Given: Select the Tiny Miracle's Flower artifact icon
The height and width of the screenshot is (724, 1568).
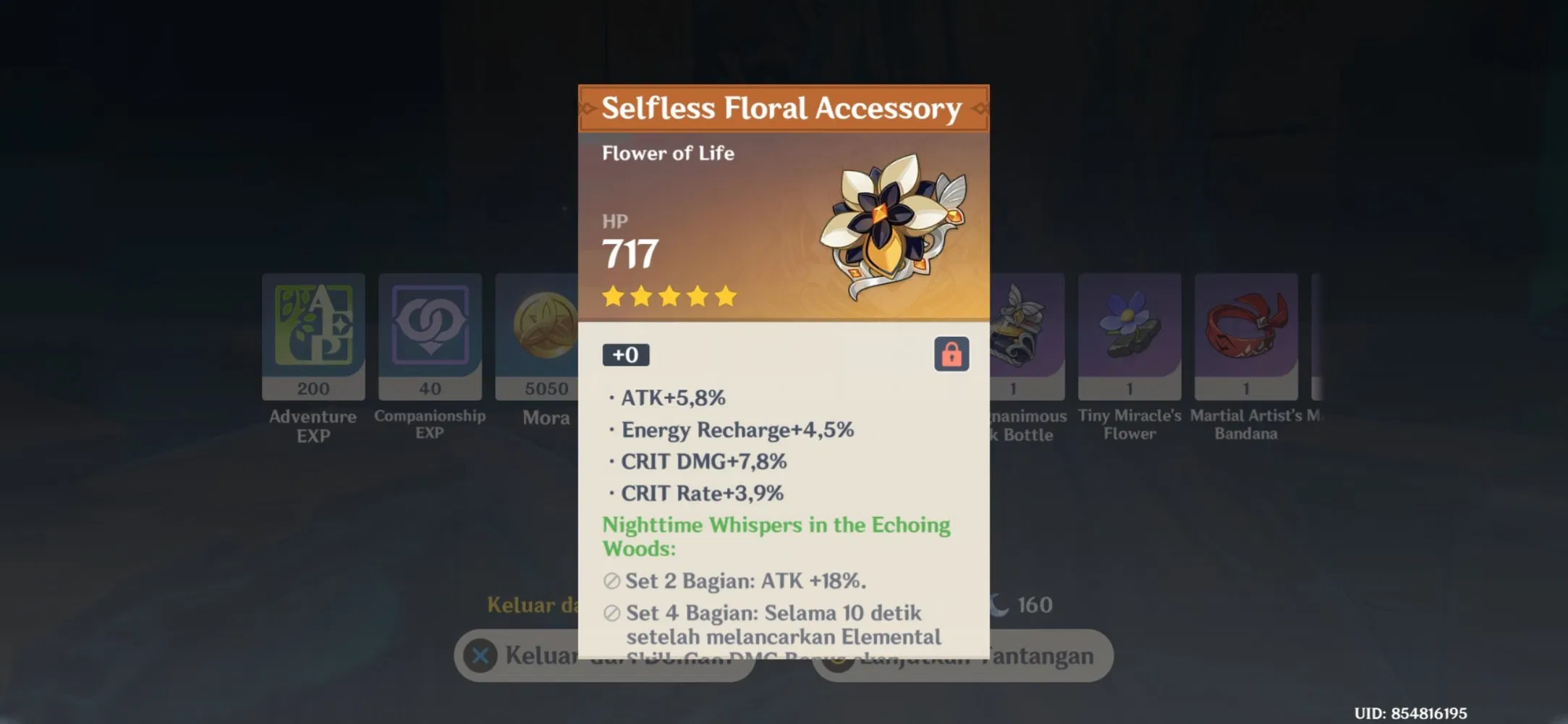Looking at the screenshot, I should pos(1130,333).
